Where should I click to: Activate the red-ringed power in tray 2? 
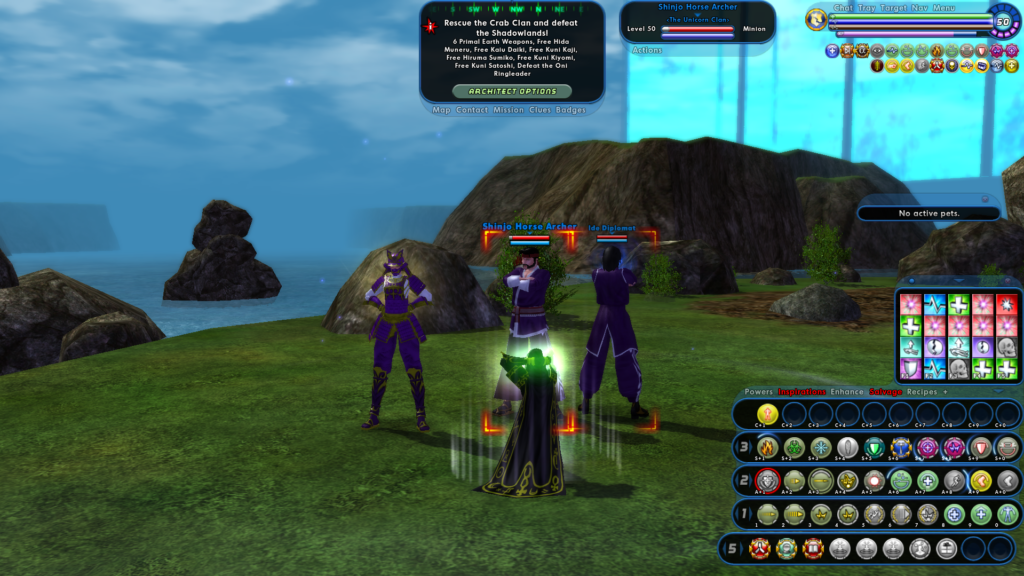click(x=767, y=481)
